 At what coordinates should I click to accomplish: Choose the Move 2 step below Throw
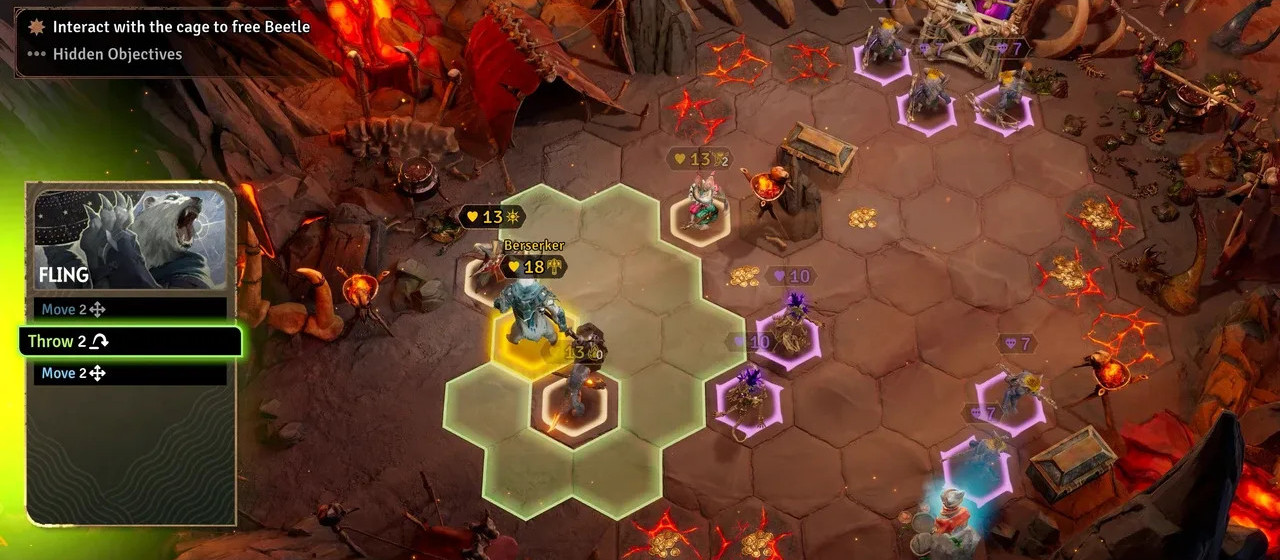pyautogui.click(x=130, y=373)
